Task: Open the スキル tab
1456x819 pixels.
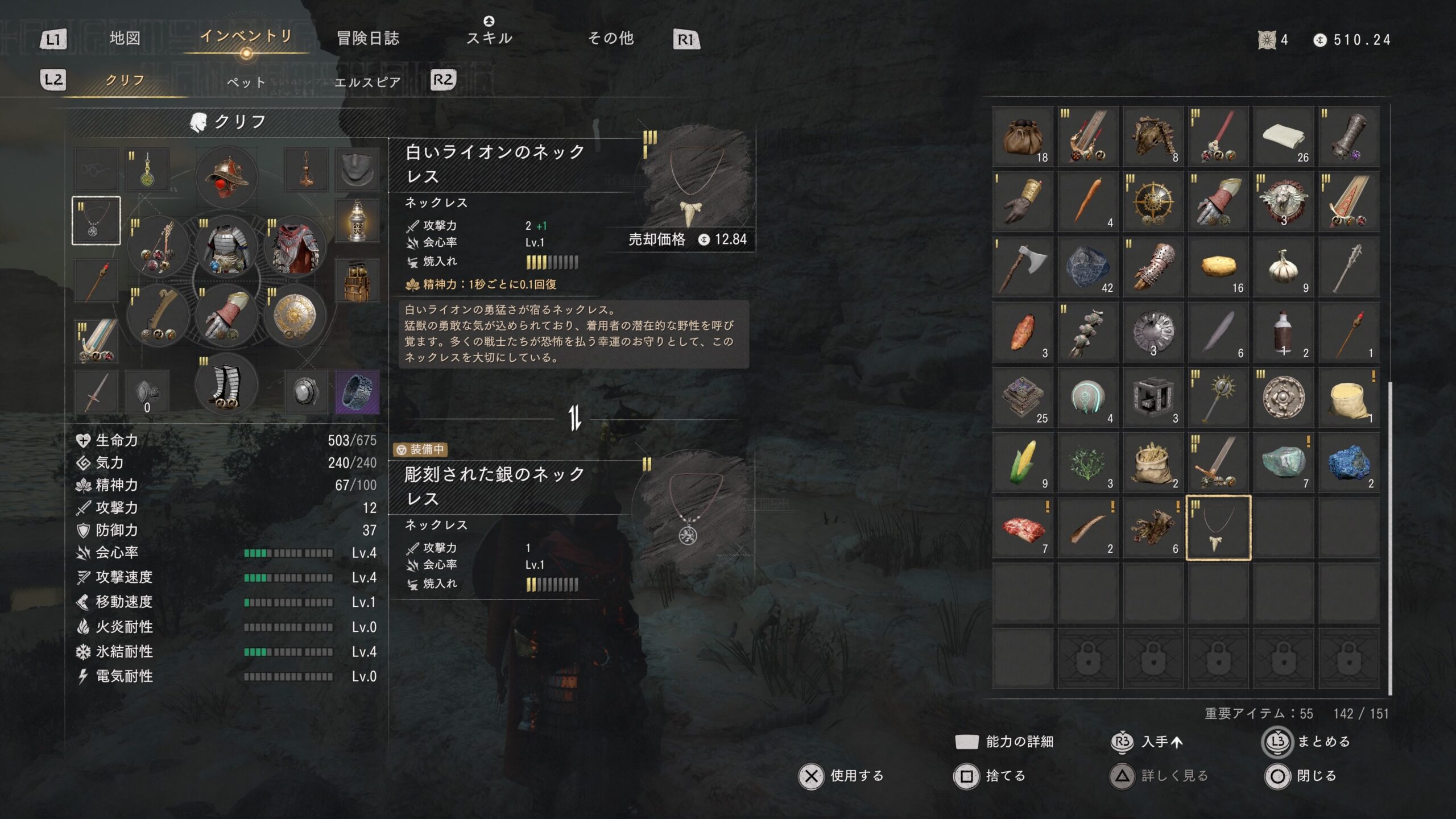Action: pyautogui.click(x=489, y=38)
